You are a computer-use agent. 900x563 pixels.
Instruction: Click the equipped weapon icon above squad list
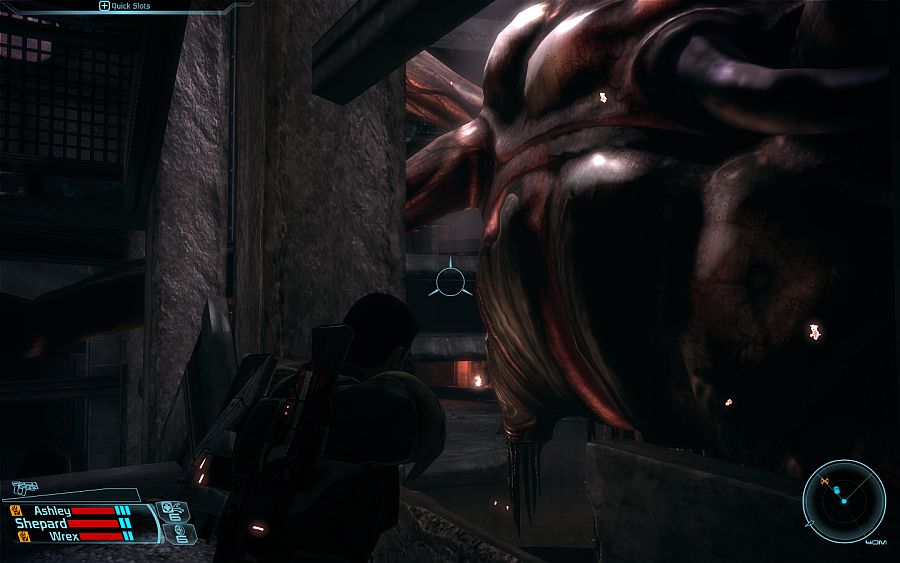pos(23,489)
